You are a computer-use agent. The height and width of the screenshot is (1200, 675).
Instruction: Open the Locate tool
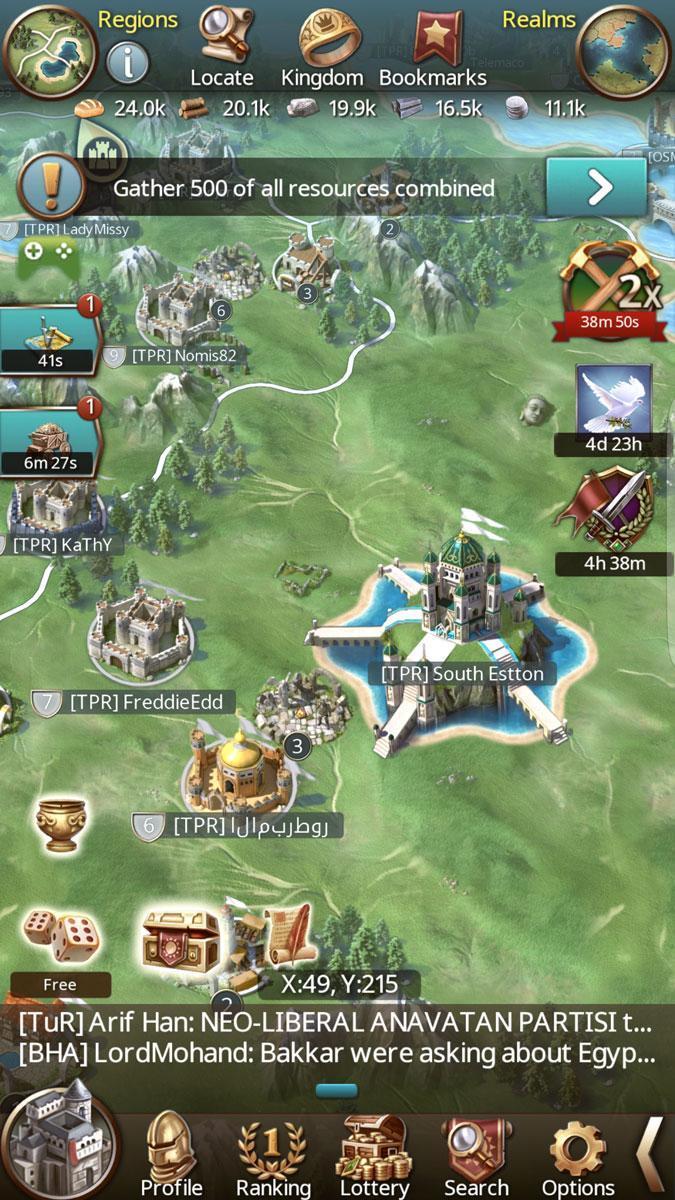[x=222, y=45]
